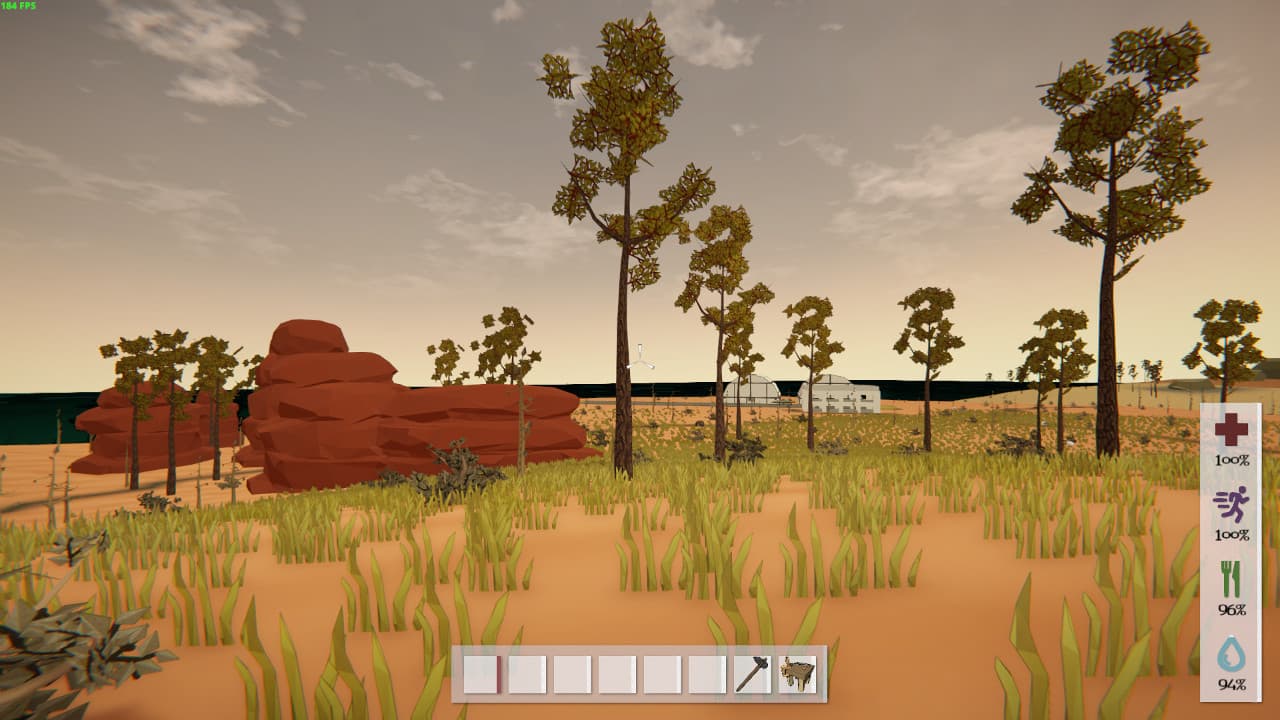Select the stone hammer hotbar slot
This screenshot has width=1280, height=720.
752,675
